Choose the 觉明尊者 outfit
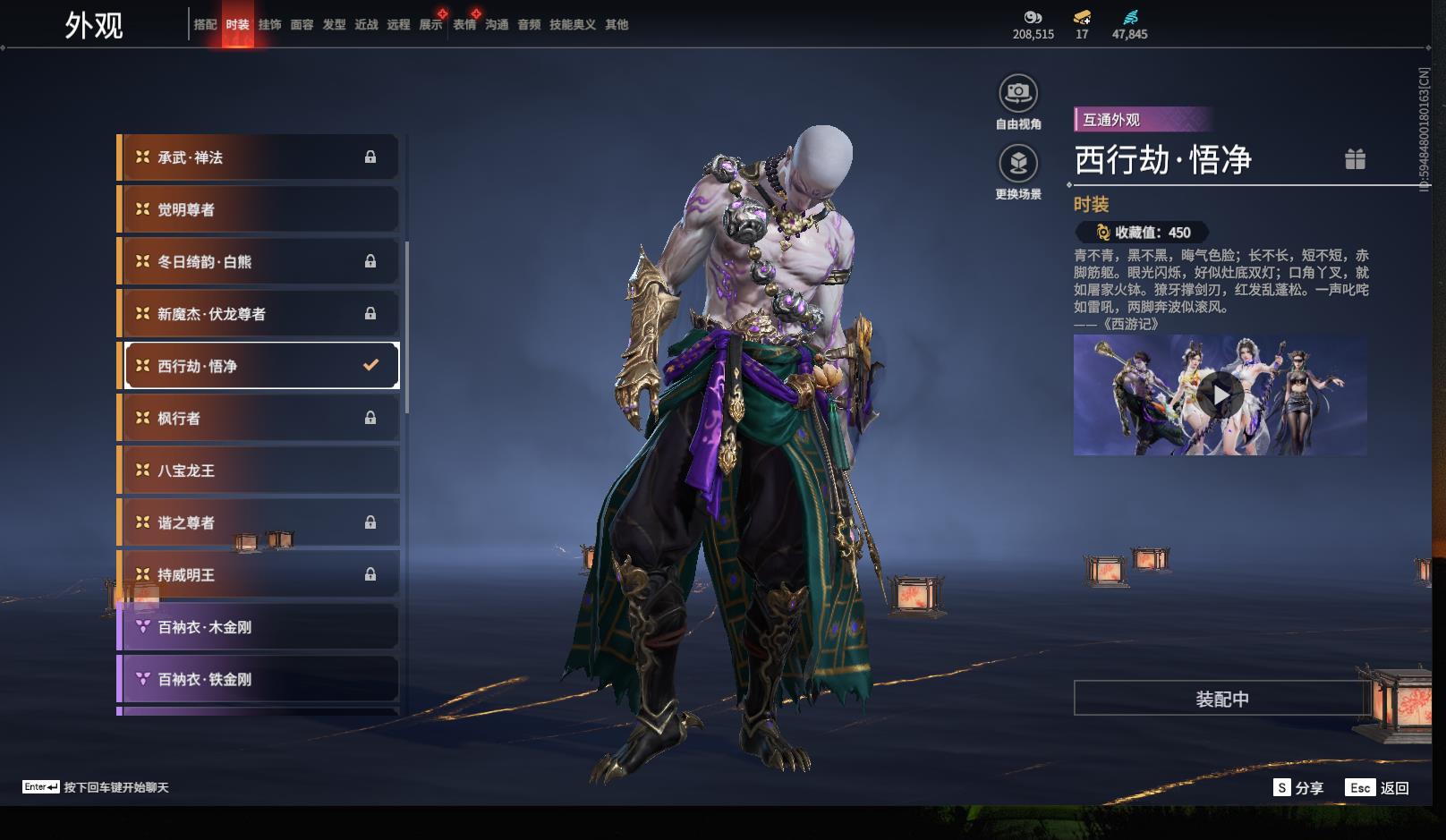1446x840 pixels. coord(259,209)
